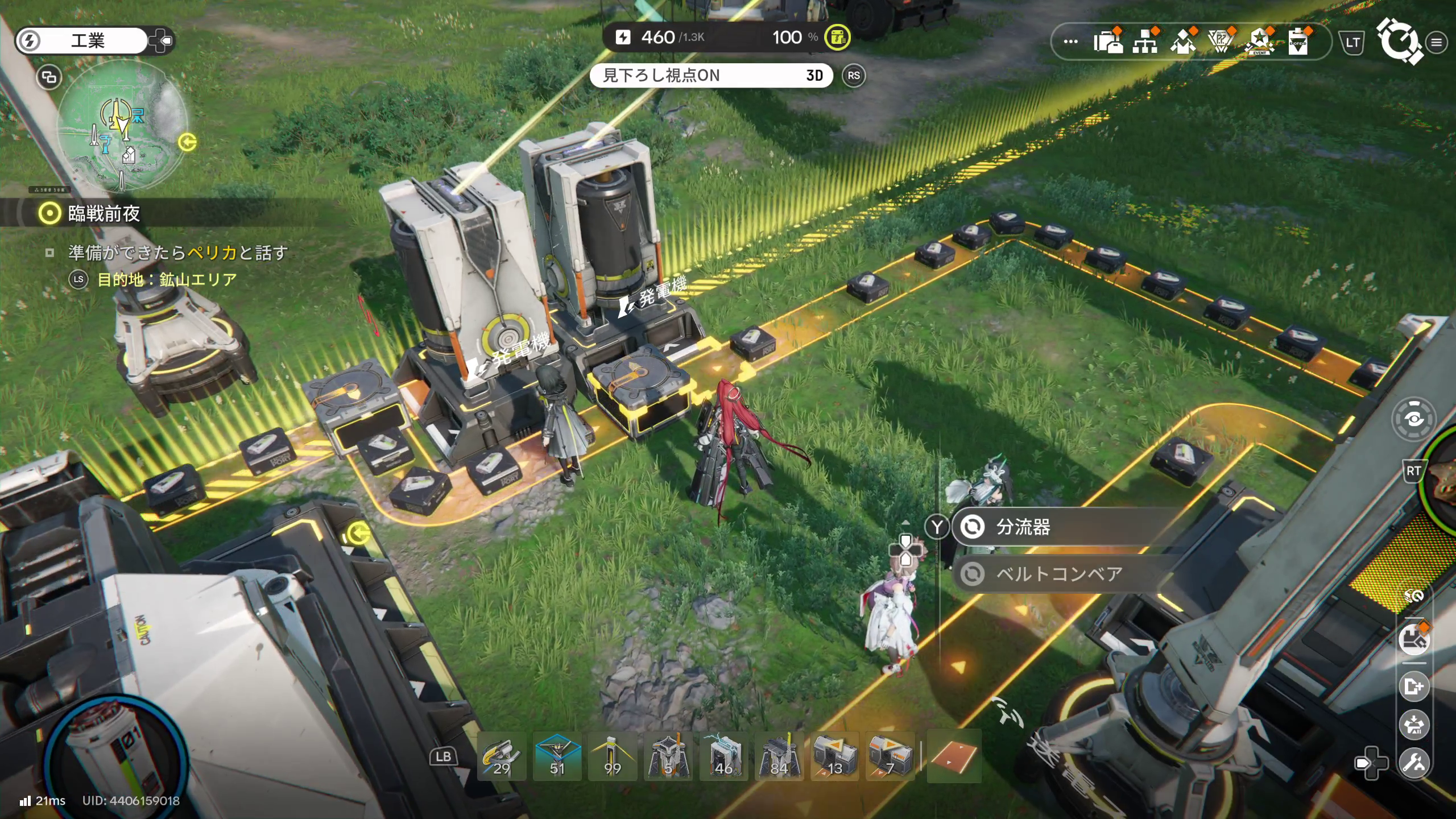The image size is (1456, 819).
Task: Open the EVENT star icon
Action: 1259,42
